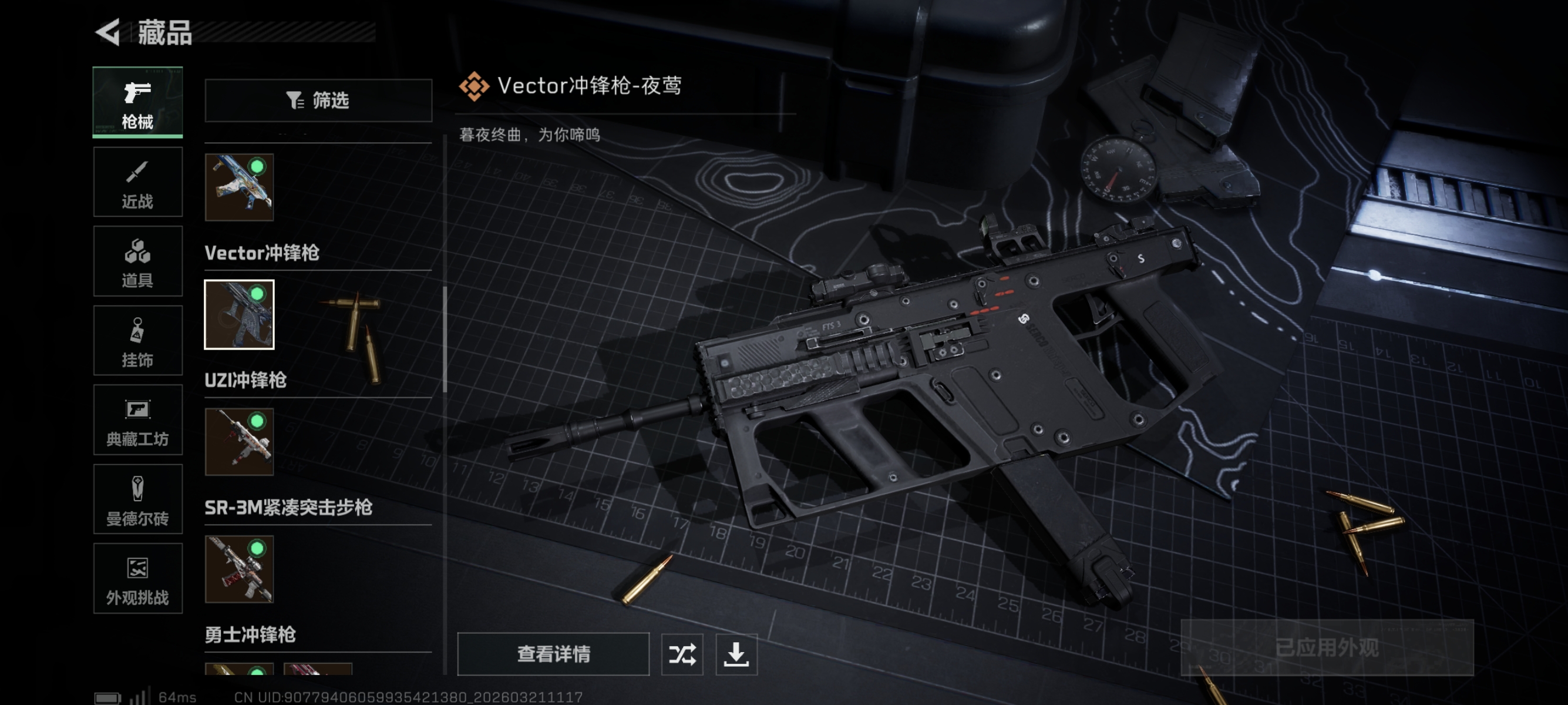Enter the 典藏工坊 workshop section

tap(137, 420)
